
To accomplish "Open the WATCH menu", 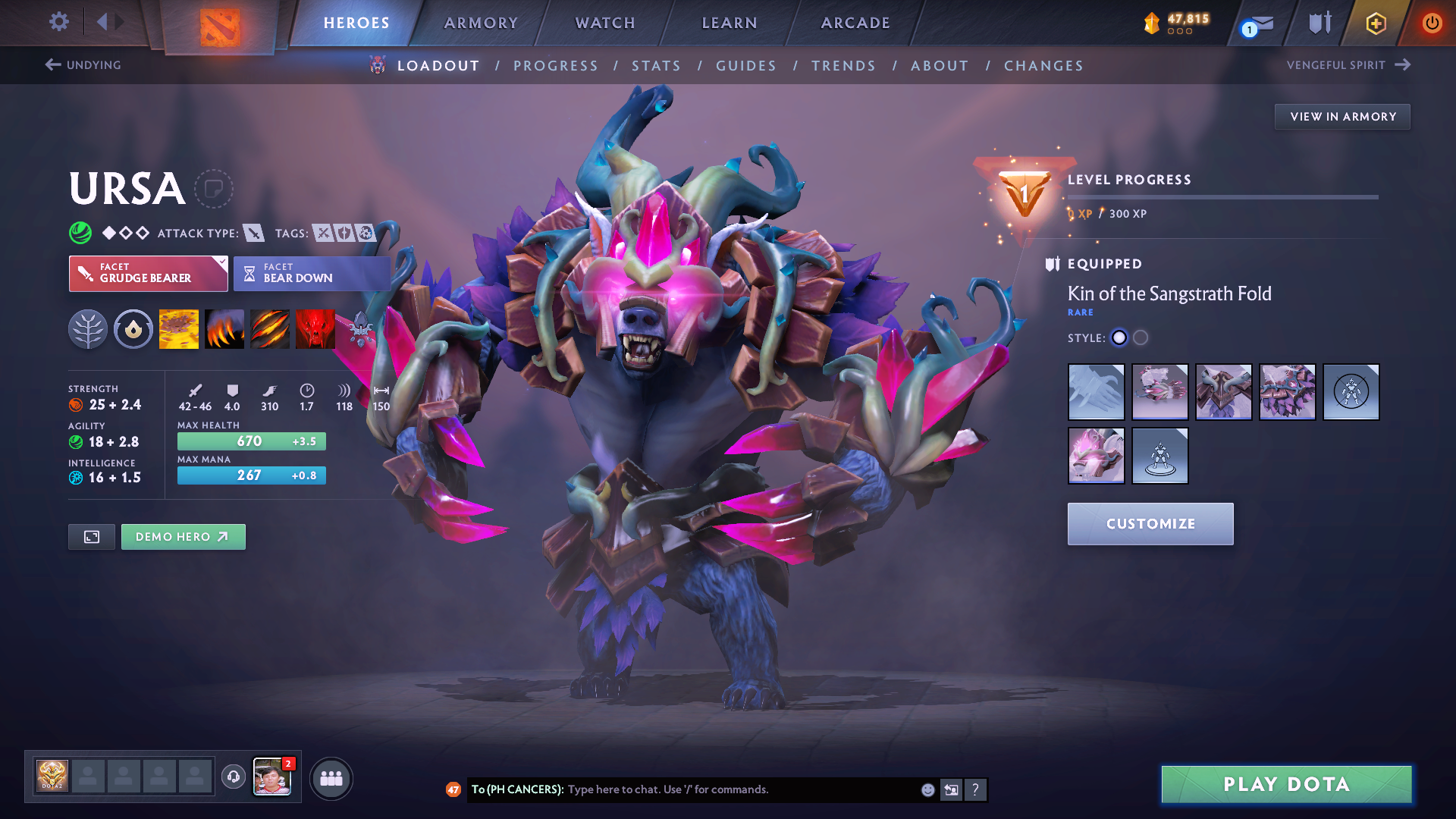I will pos(604,23).
